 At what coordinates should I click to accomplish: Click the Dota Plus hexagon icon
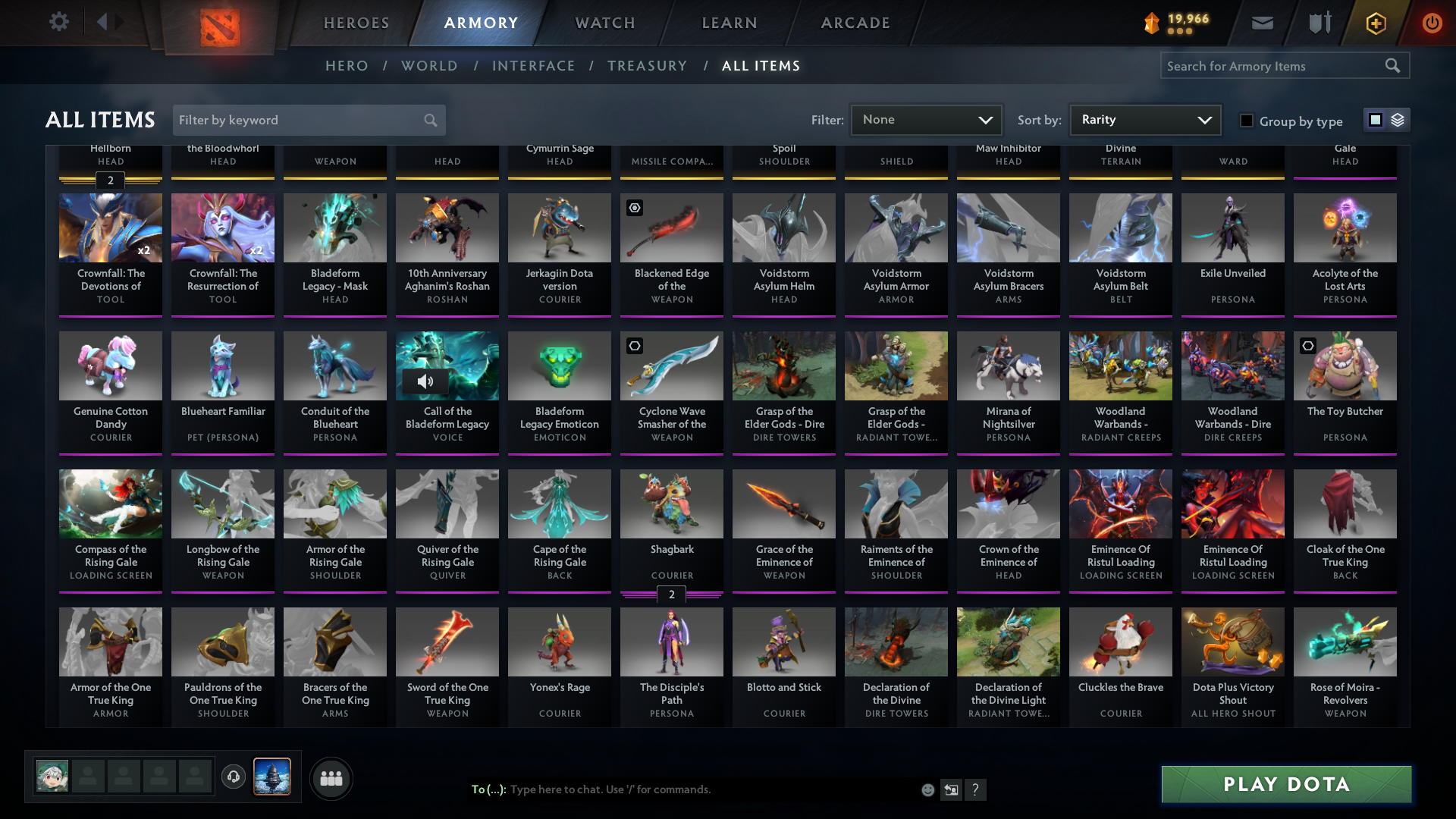[1375, 23]
